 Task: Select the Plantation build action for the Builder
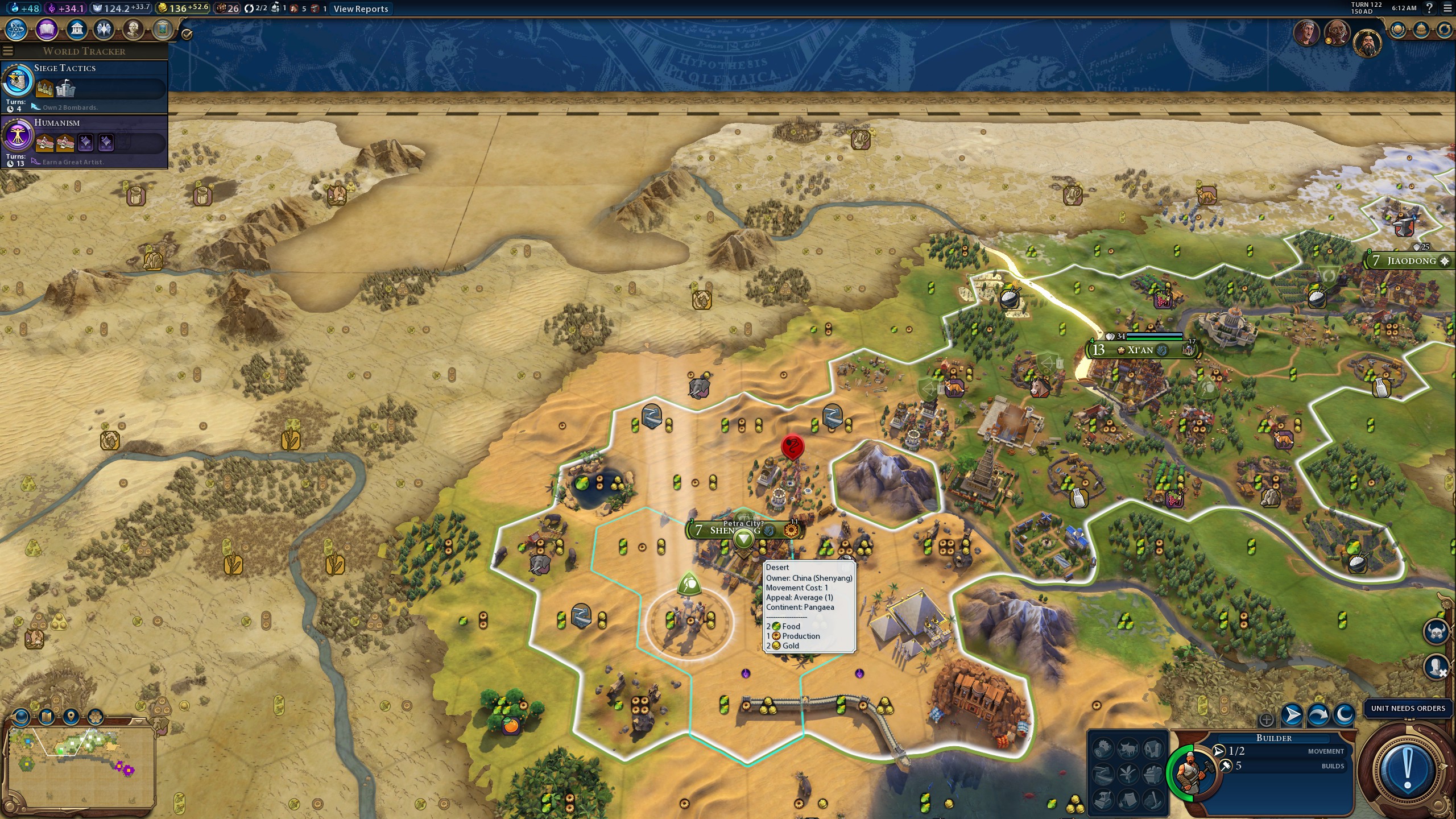(1127, 775)
